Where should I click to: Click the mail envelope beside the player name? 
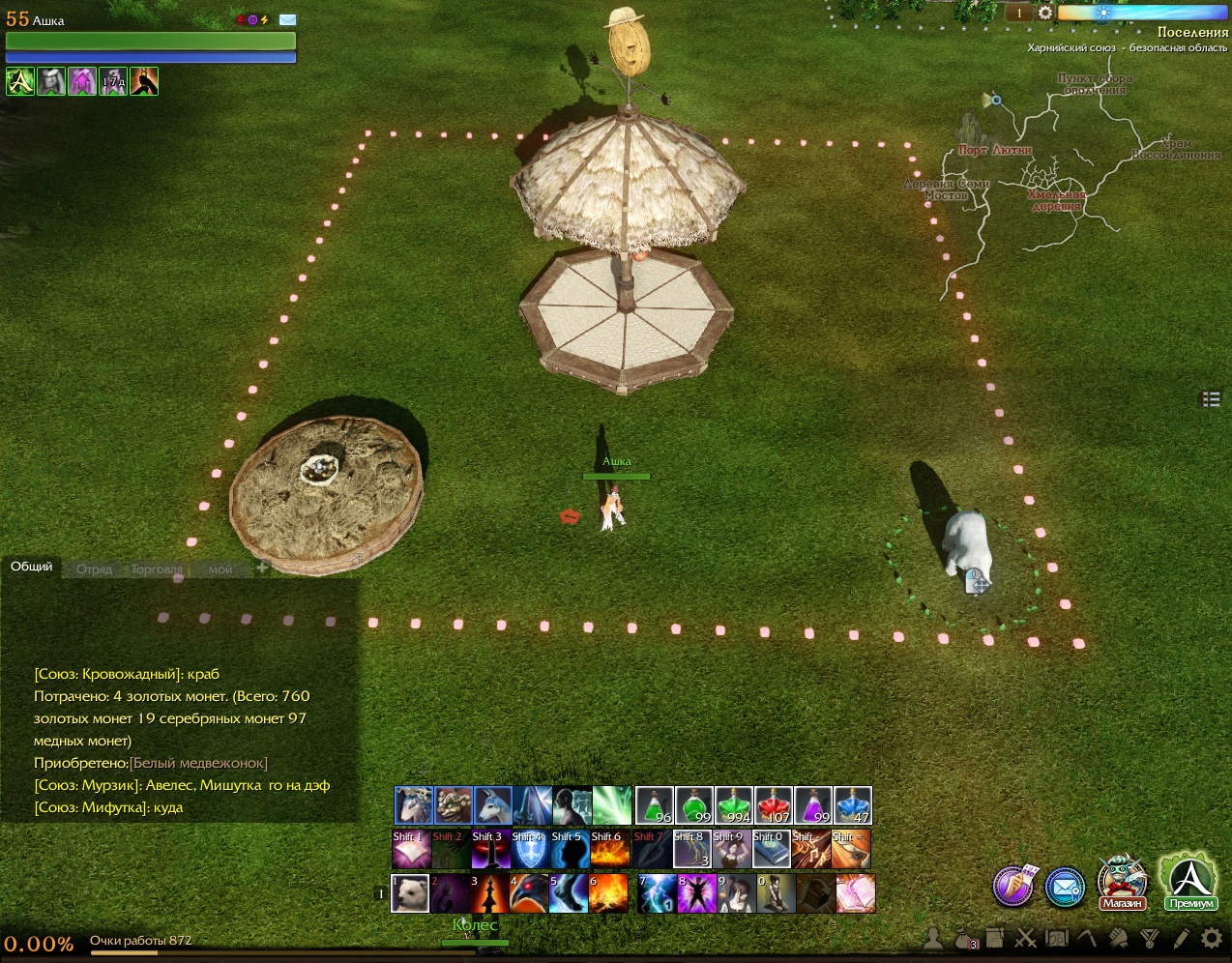[287, 19]
